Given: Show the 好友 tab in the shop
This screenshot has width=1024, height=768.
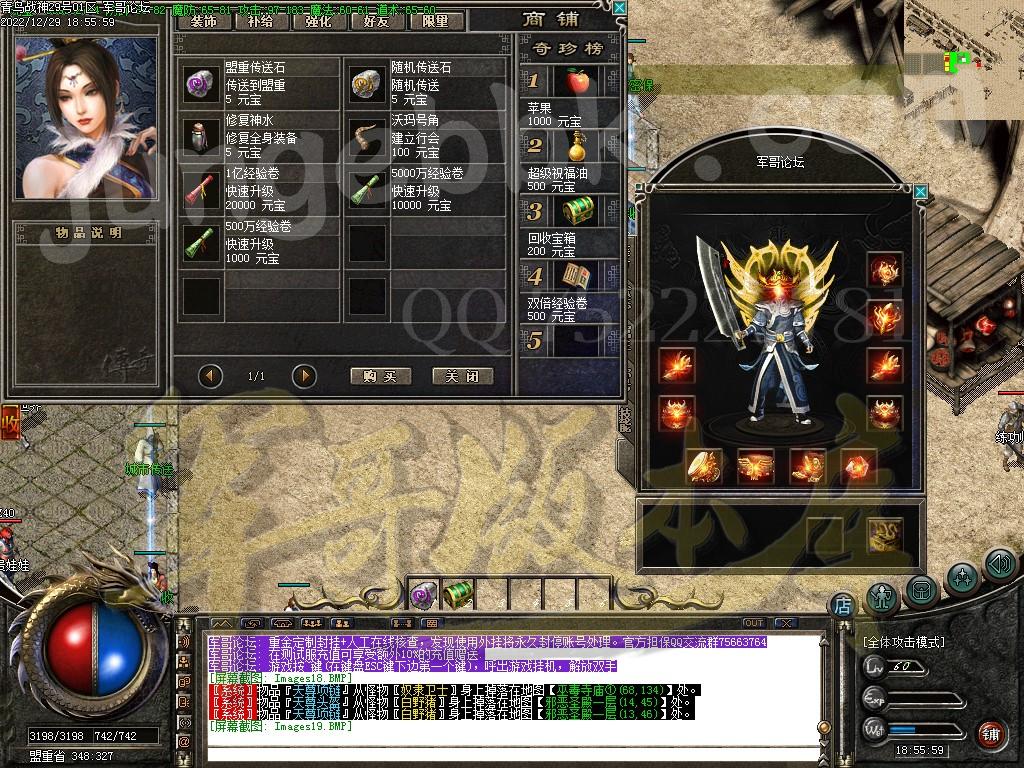Looking at the screenshot, I should point(379,20).
